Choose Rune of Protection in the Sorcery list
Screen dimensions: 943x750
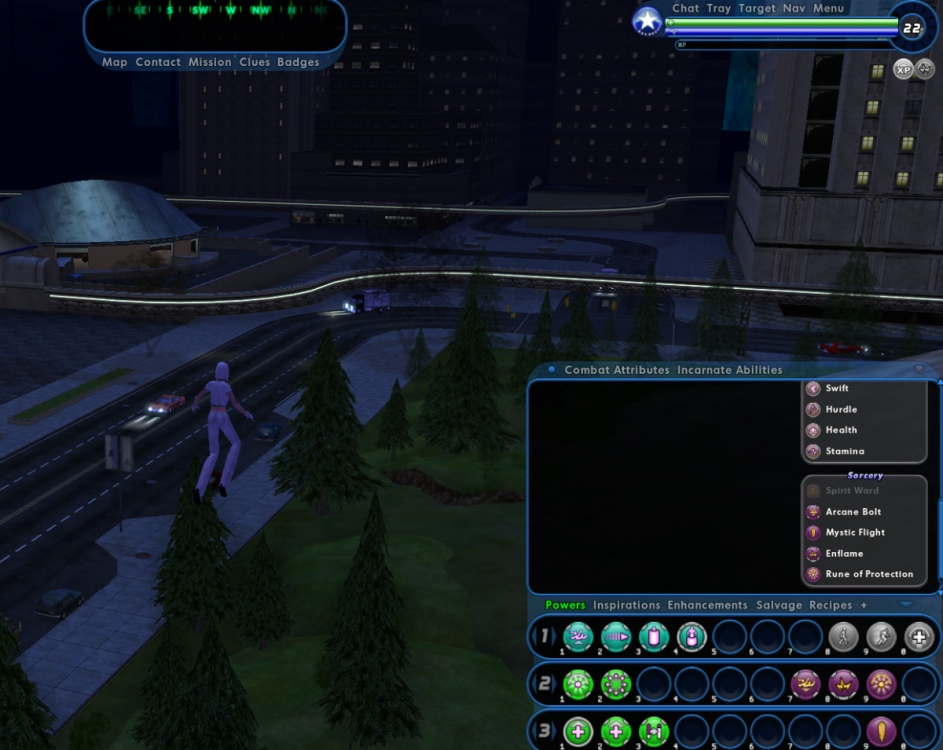[x=868, y=574]
